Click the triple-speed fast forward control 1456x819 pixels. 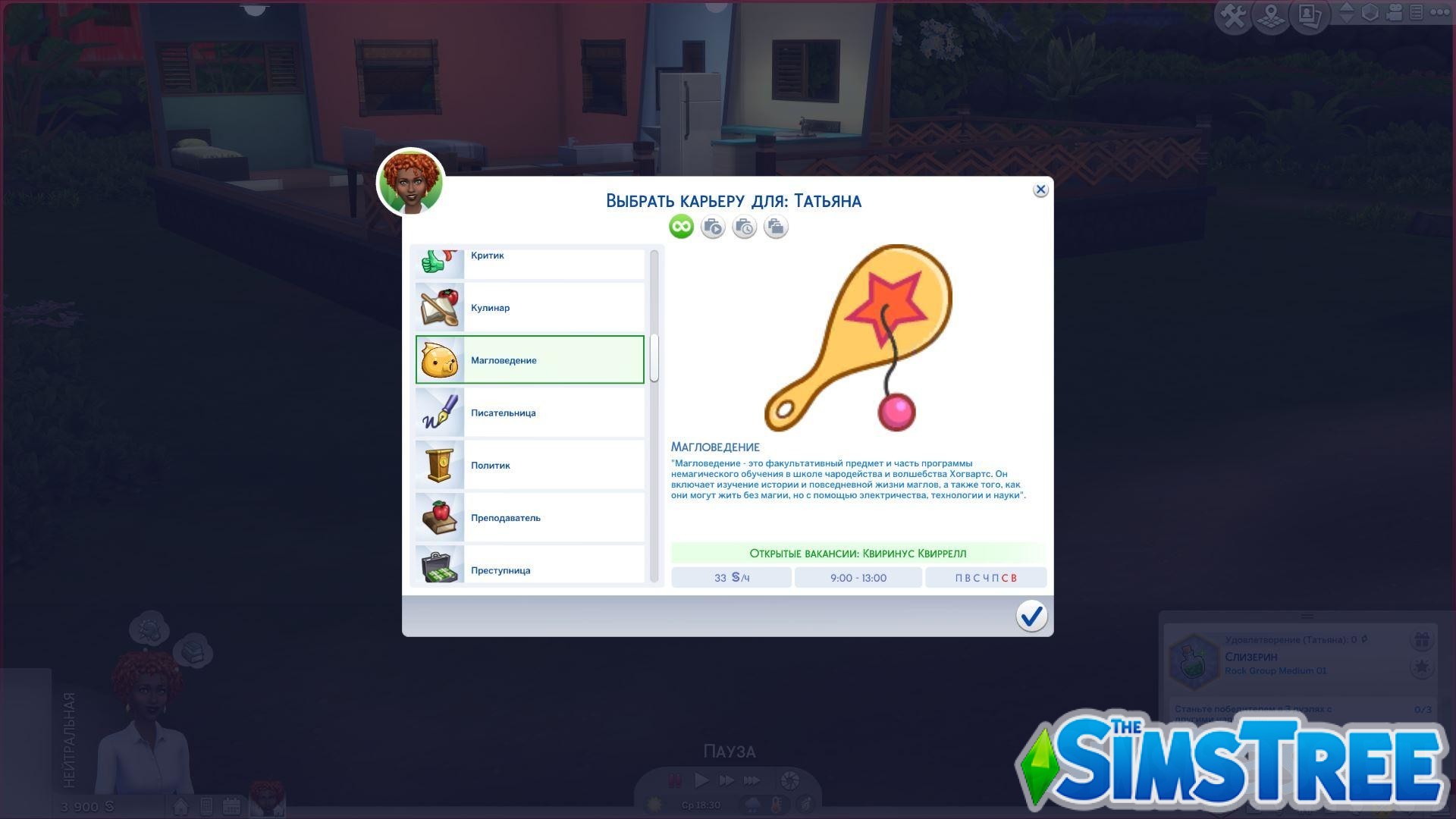click(x=751, y=780)
